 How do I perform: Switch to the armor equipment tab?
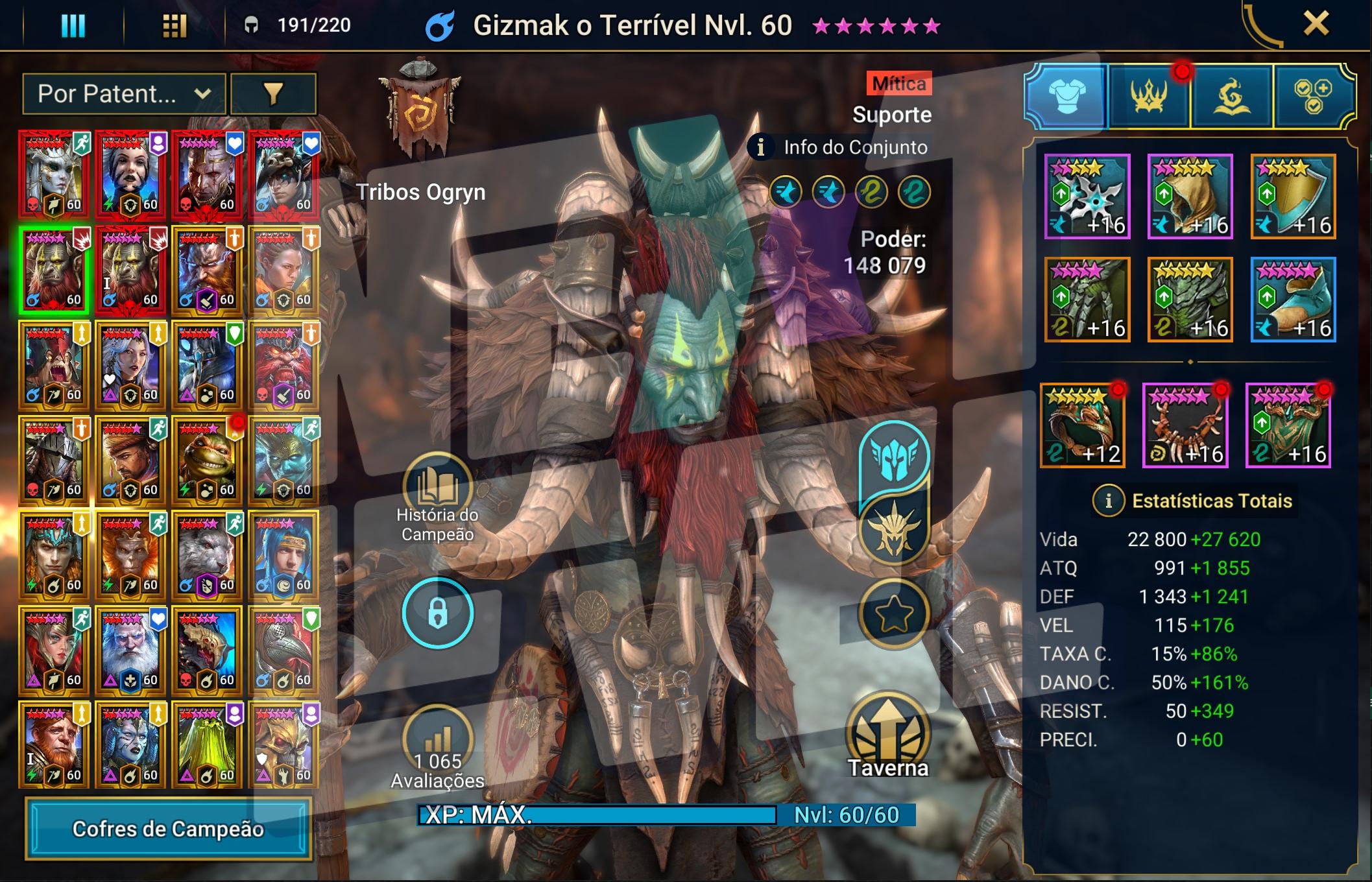tap(1066, 96)
